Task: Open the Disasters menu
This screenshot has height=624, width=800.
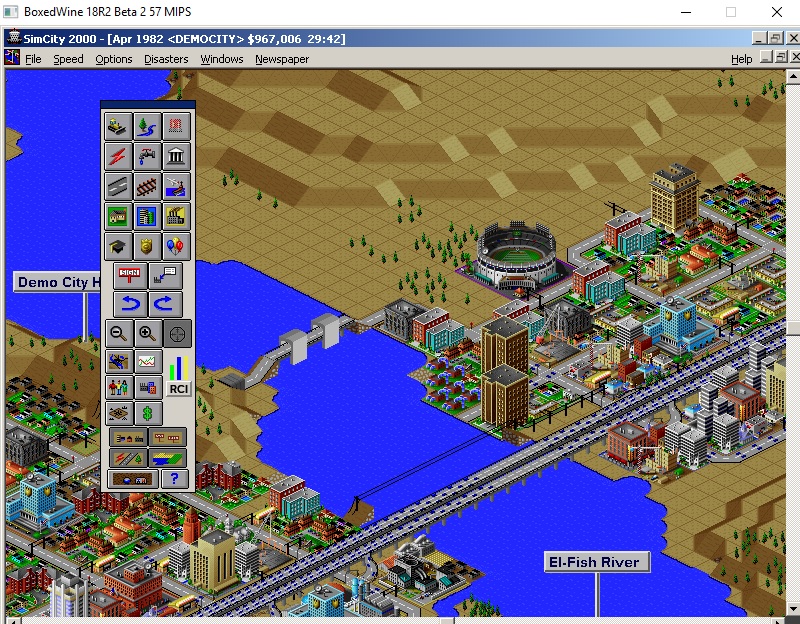Action: [166, 59]
